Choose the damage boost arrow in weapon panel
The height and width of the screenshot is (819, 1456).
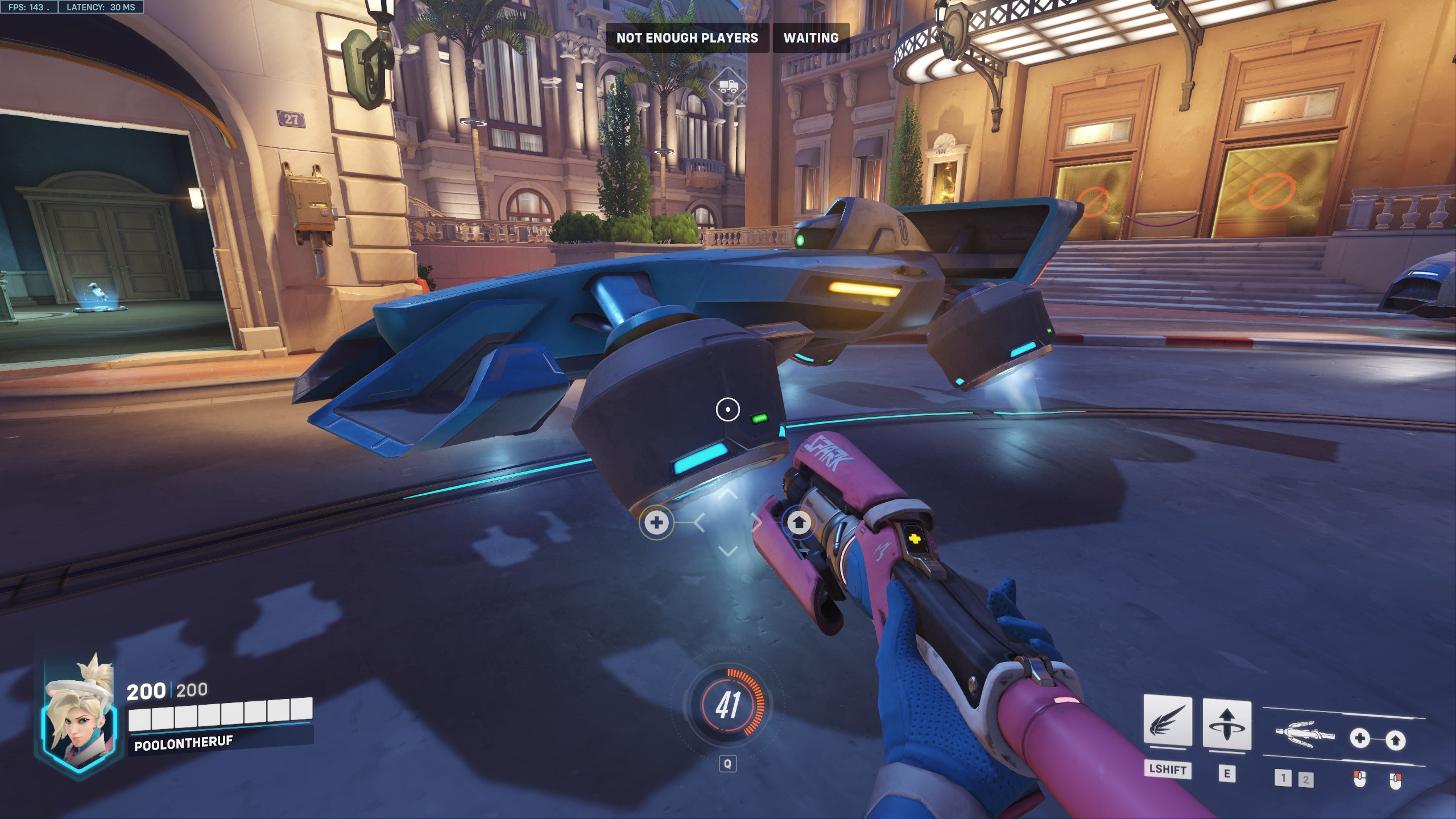[1395, 740]
